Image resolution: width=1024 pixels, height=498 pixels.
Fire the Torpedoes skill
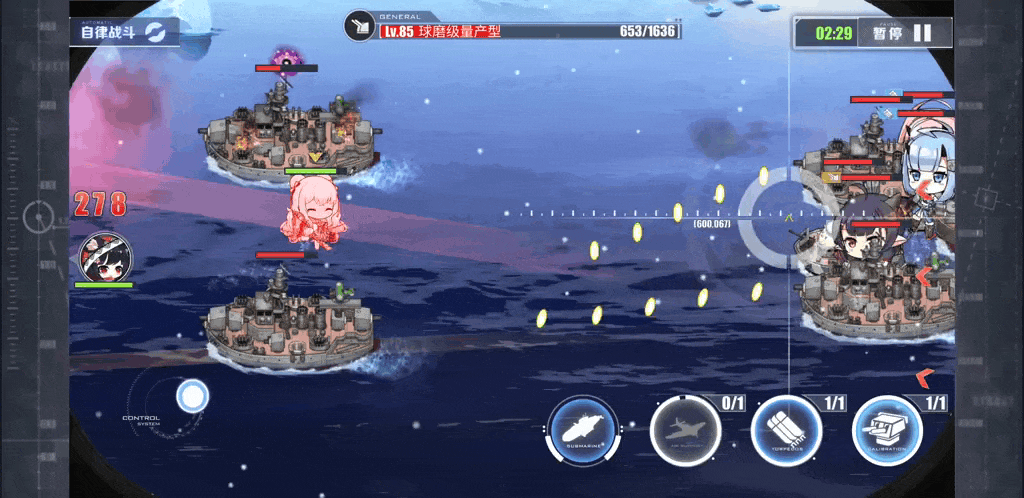coord(786,433)
